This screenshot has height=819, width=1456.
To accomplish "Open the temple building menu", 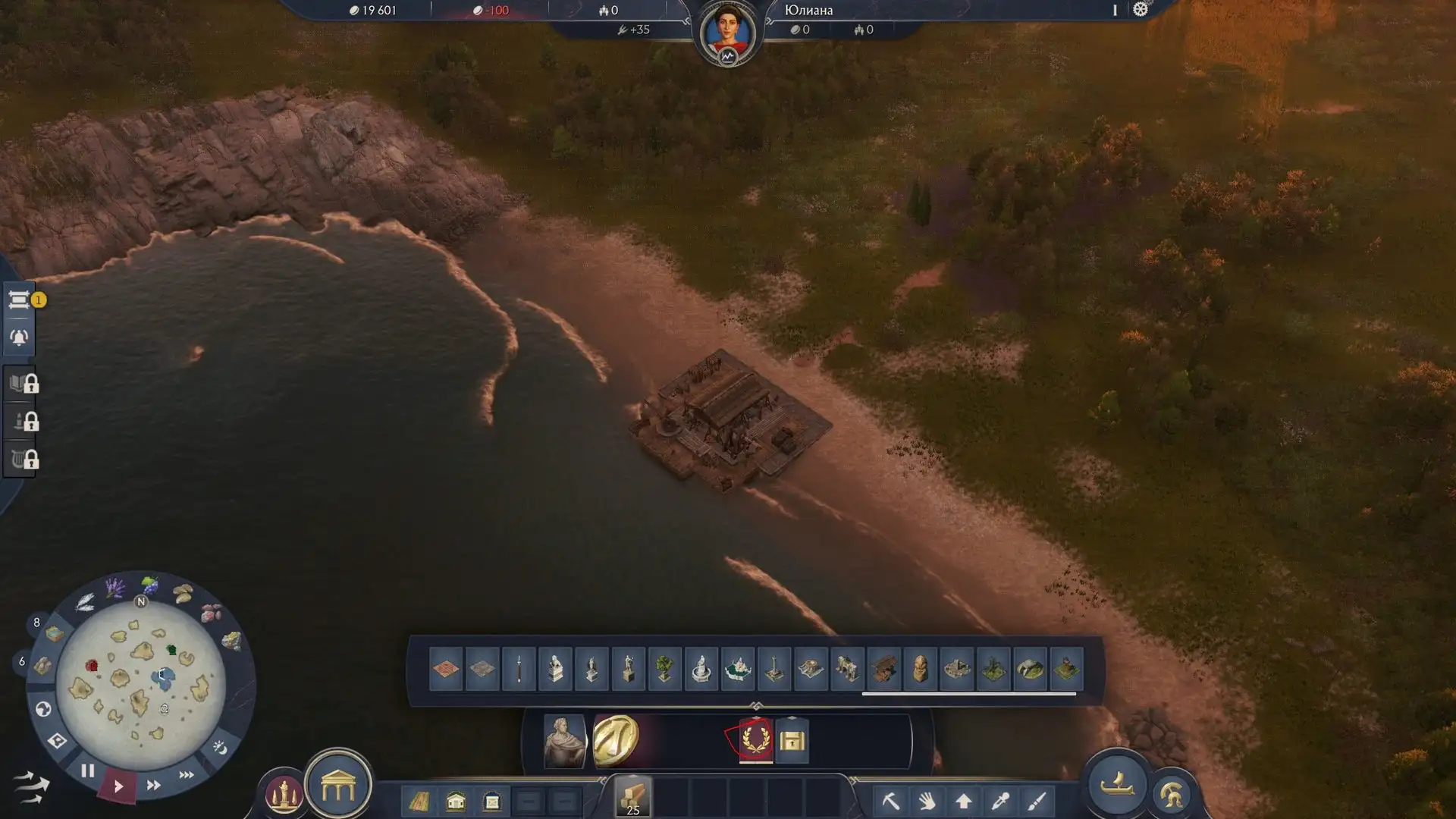I will [338, 788].
